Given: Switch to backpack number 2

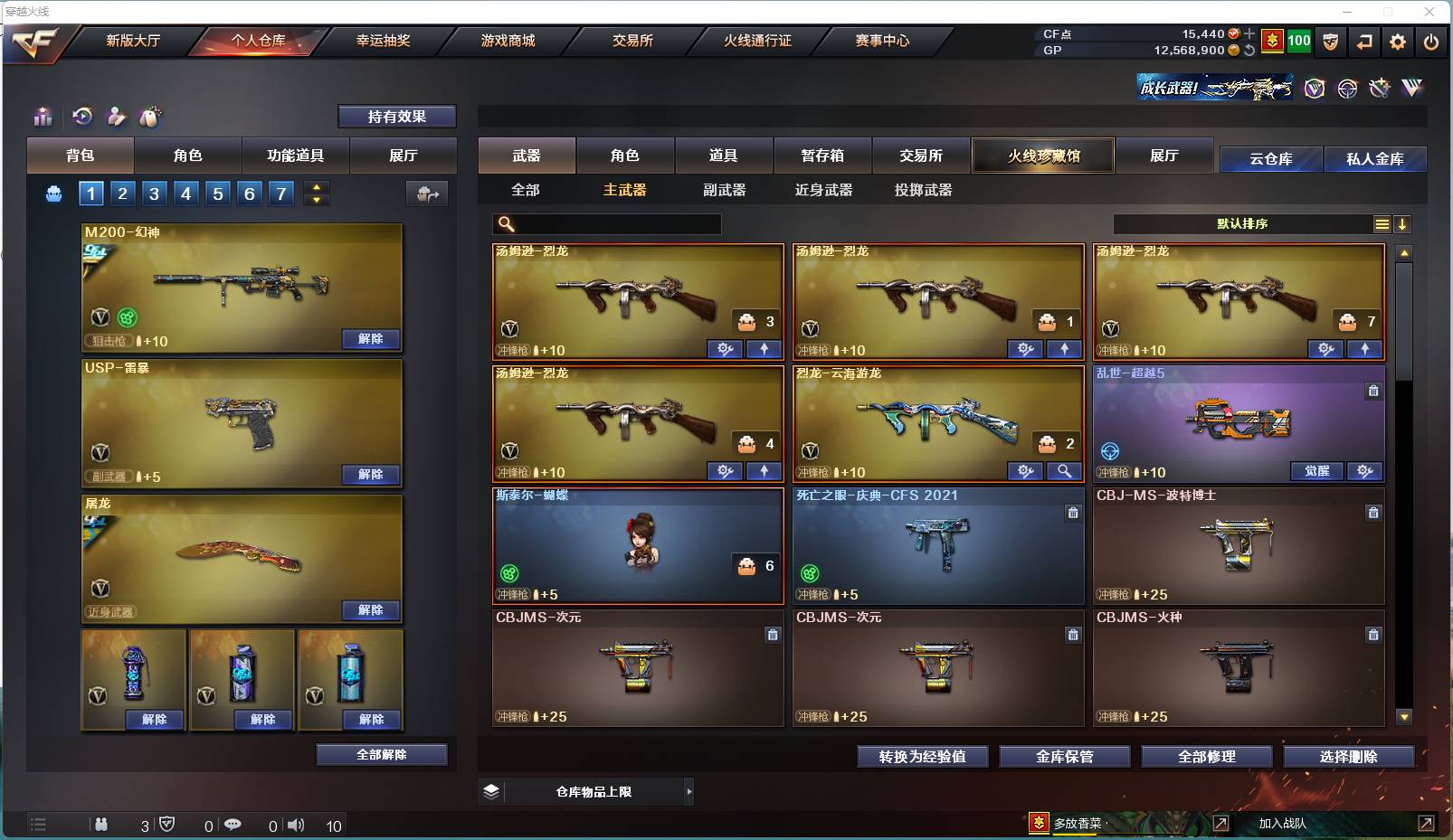Looking at the screenshot, I should [121, 193].
